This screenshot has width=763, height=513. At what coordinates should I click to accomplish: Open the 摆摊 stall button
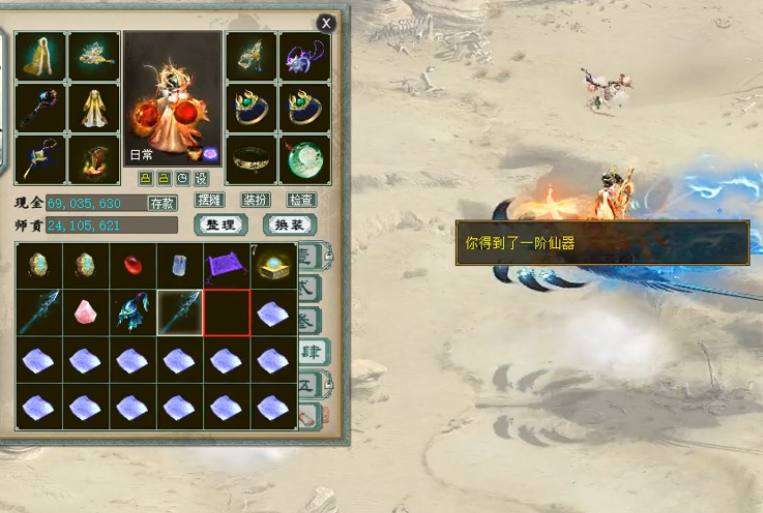[x=210, y=200]
